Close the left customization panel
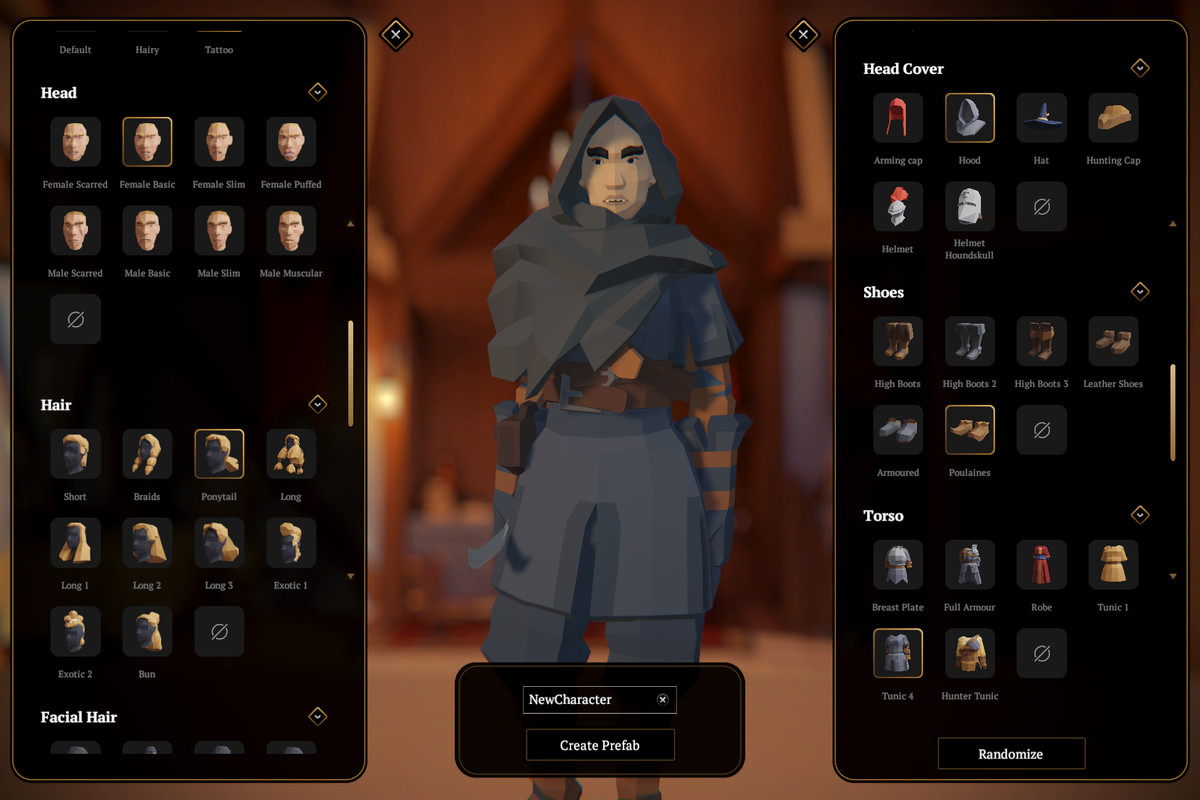 pyautogui.click(x=396, y=35)
